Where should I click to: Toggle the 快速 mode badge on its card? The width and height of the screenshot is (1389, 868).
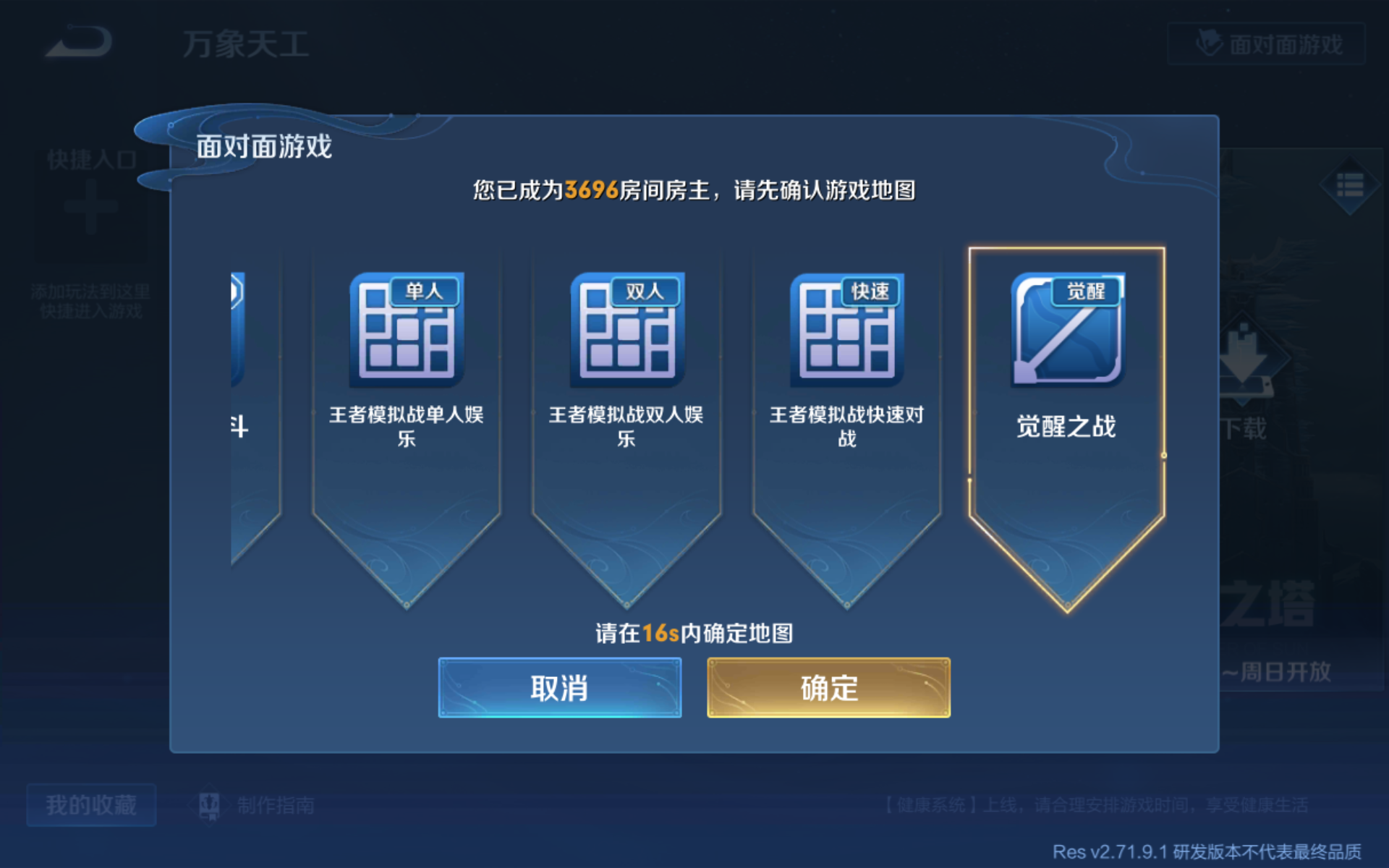point(868,290)
